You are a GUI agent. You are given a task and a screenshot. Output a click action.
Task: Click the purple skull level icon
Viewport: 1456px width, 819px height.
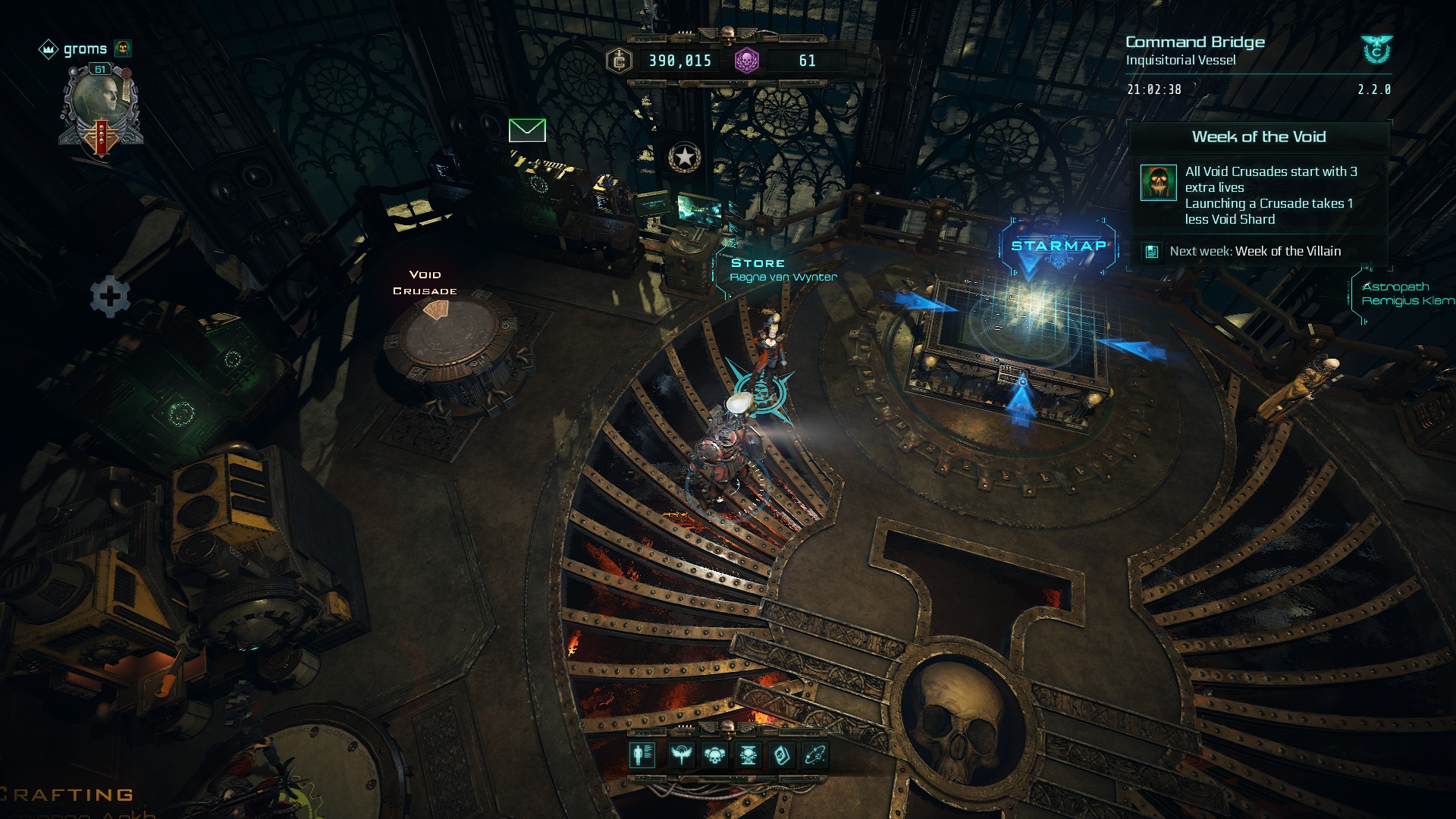coord(747,61)
